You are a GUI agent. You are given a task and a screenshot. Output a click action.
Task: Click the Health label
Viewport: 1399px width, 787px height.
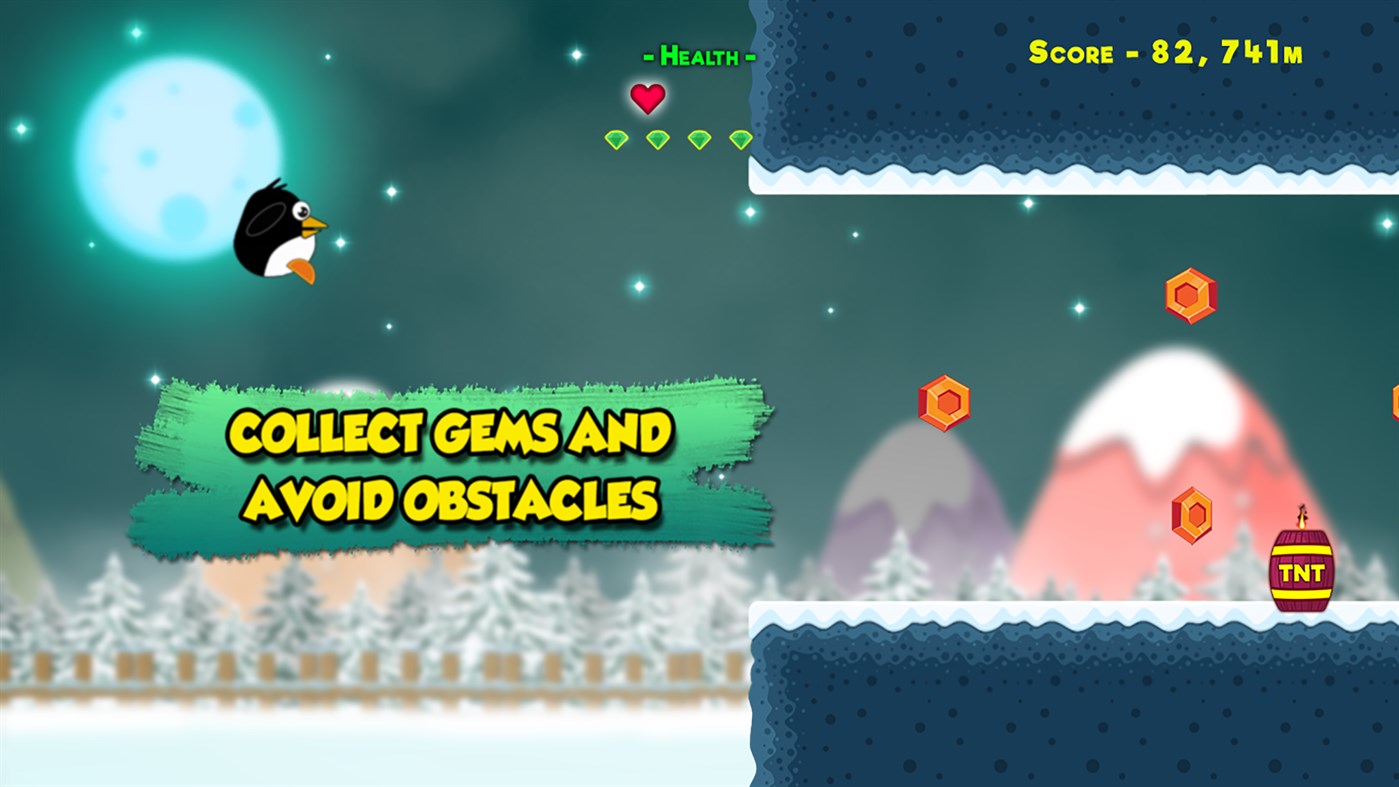tap(698, 57)
